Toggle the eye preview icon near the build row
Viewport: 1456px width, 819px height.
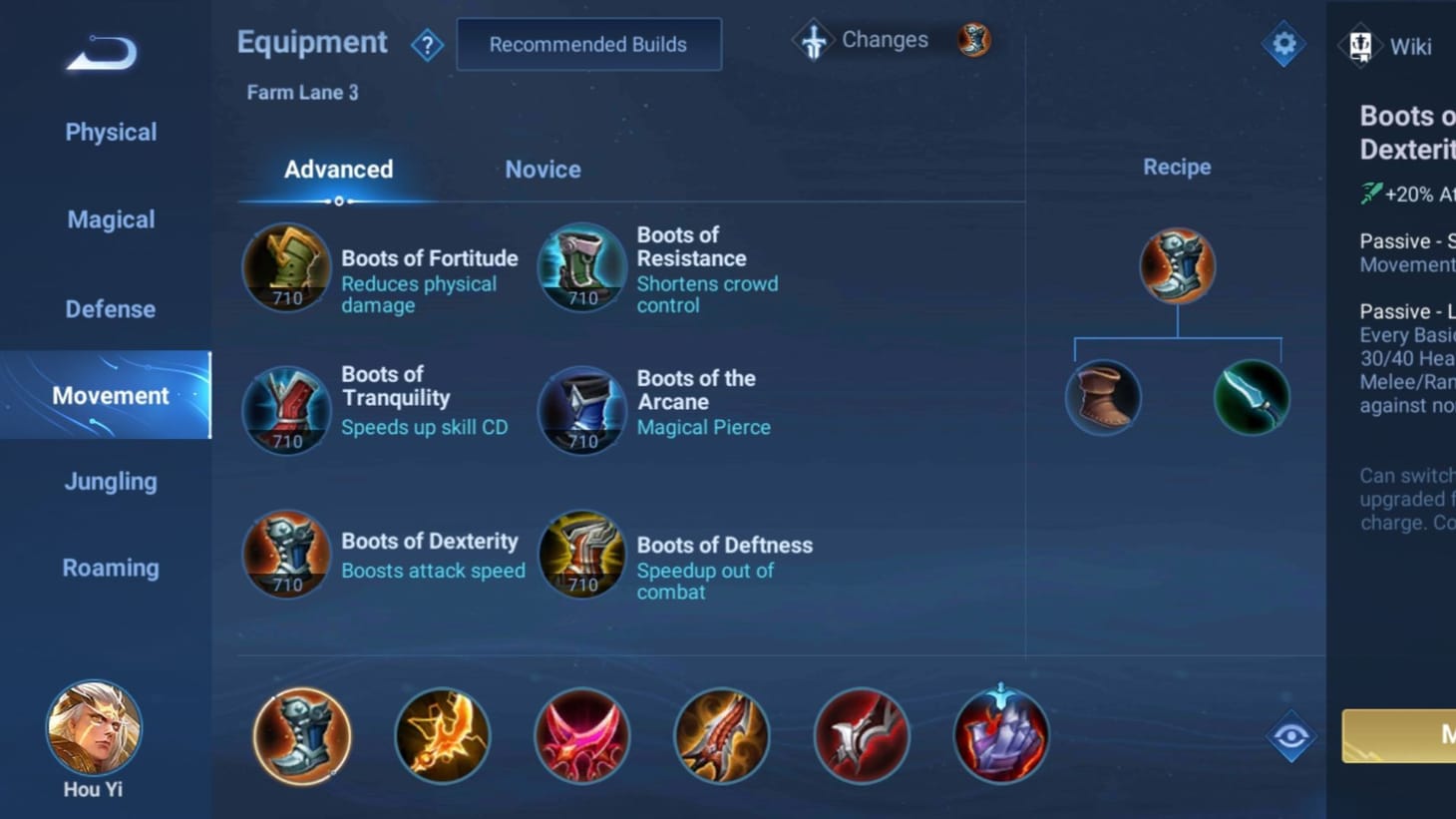click(x=1290, y=735)
